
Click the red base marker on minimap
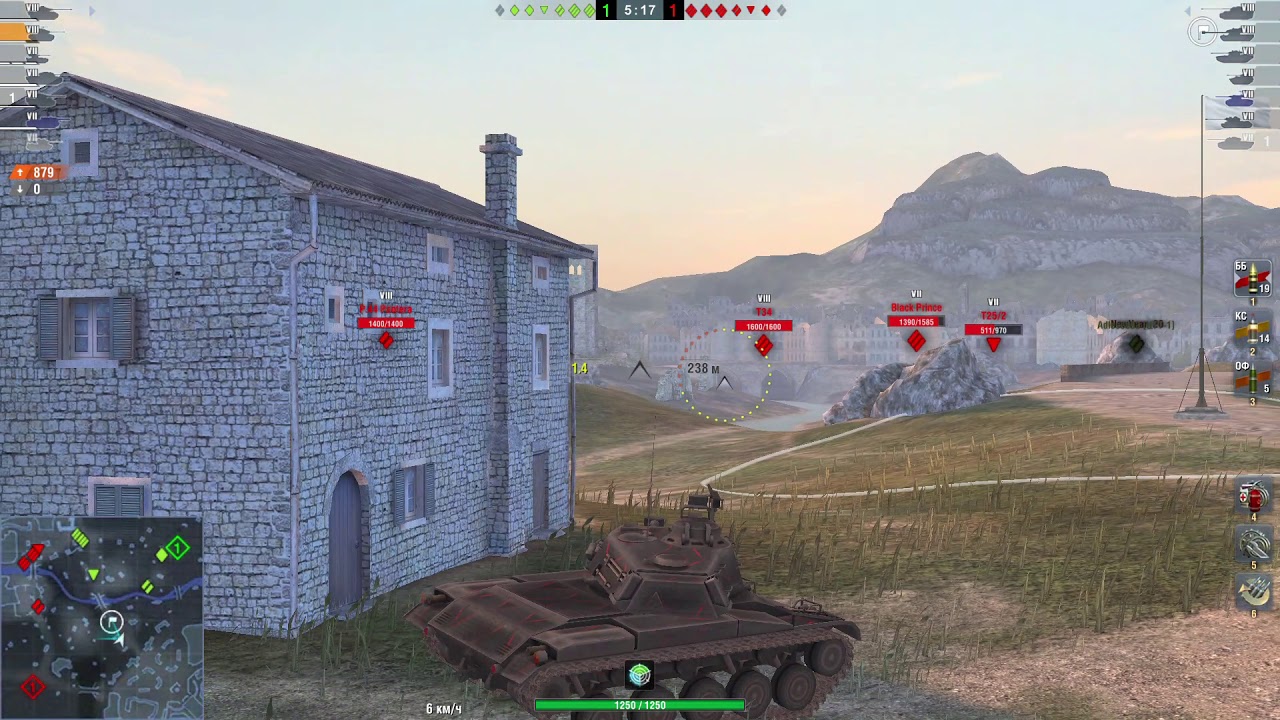coord(31,687)
